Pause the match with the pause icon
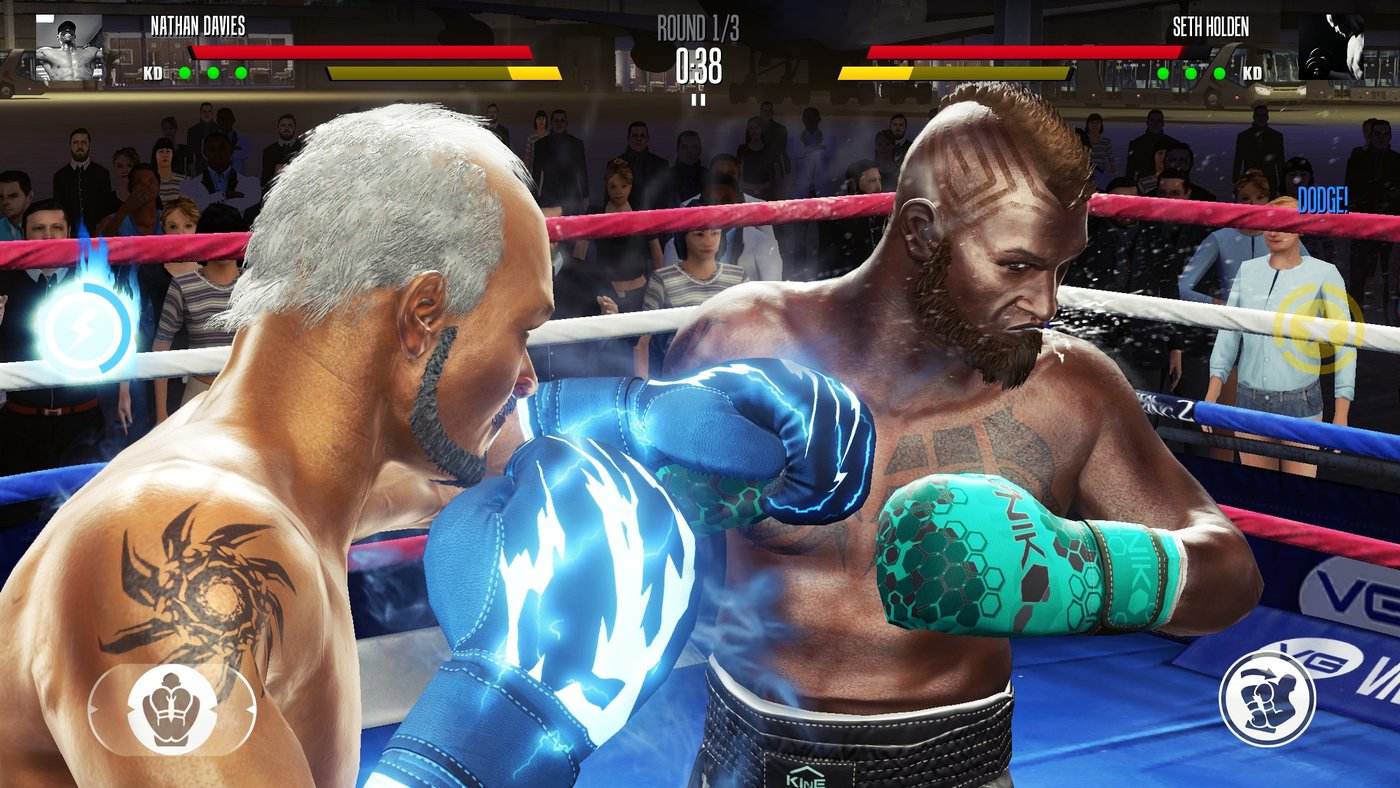1400x788 pixels. coord(698,99)
